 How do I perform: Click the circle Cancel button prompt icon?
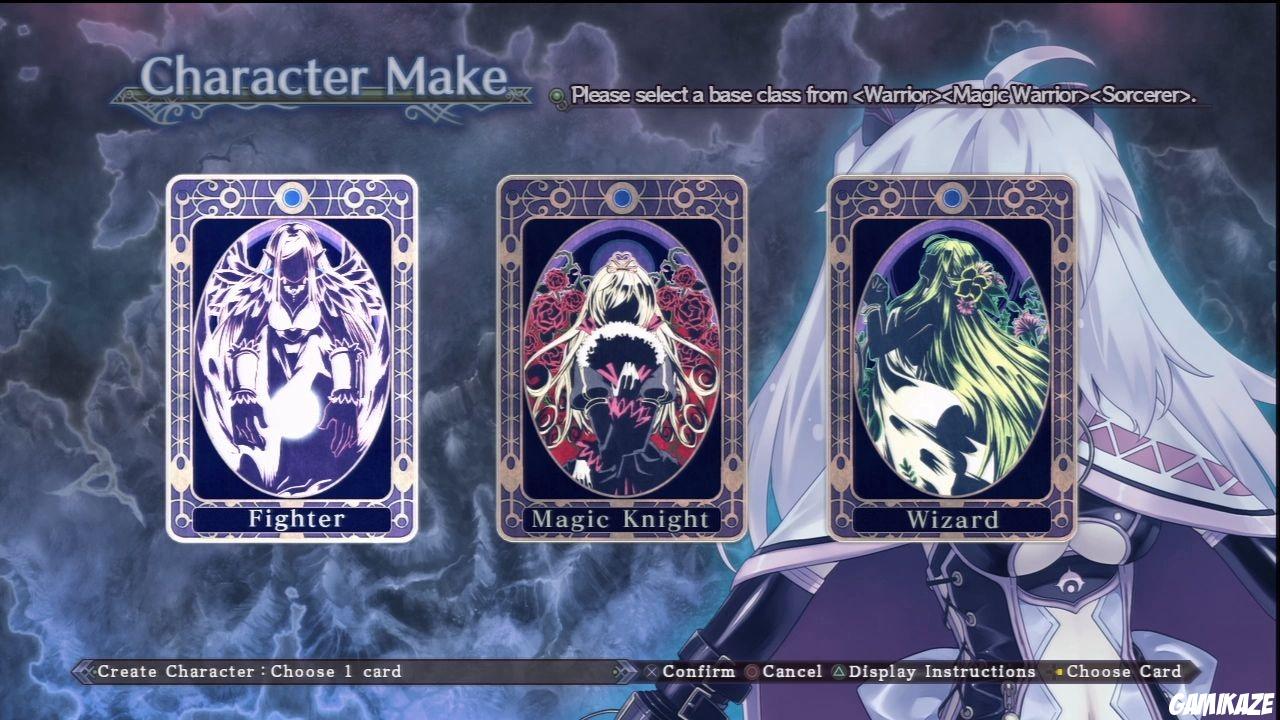(x=749, y=671)
